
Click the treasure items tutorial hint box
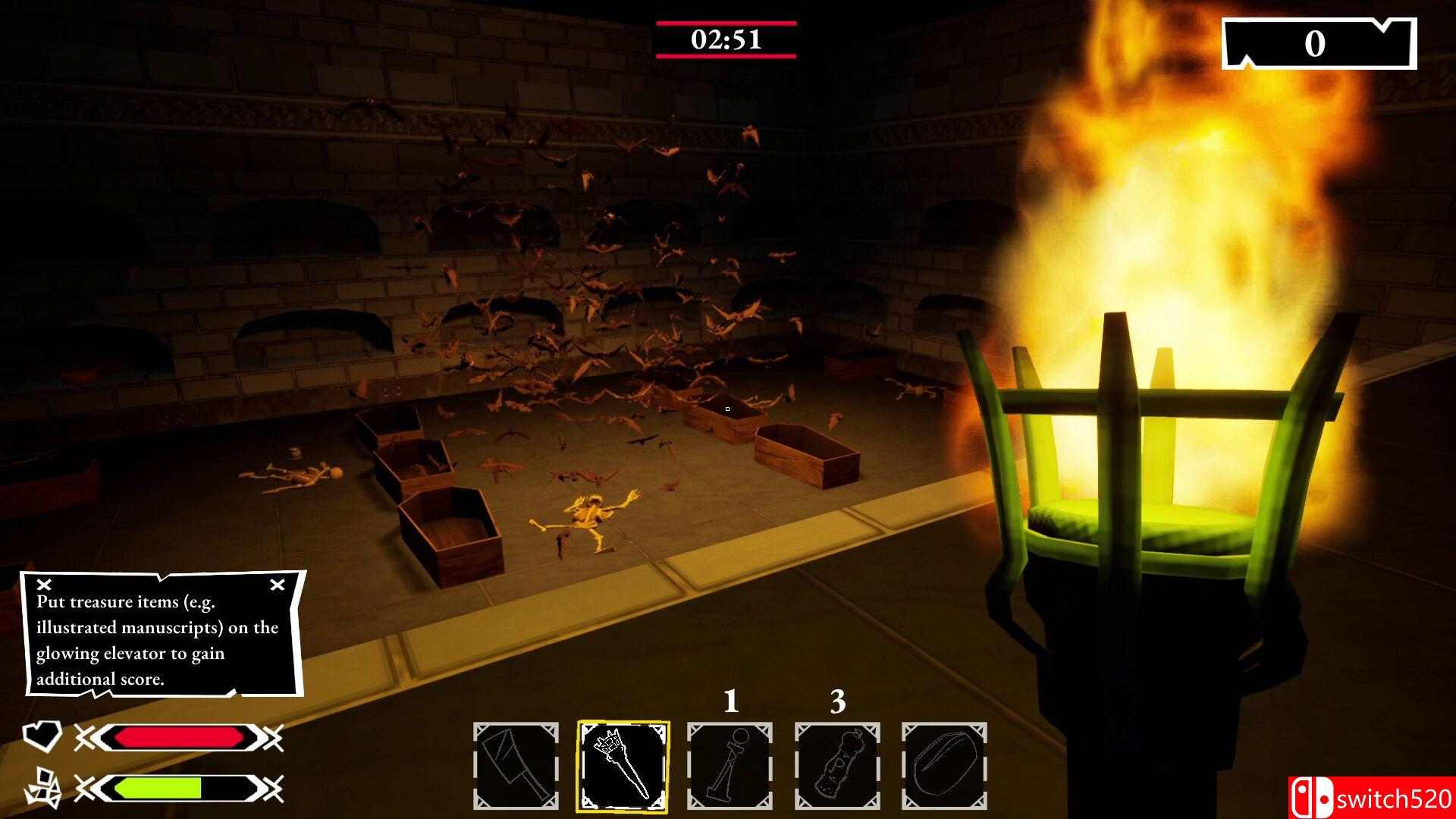tap(164, 634)
